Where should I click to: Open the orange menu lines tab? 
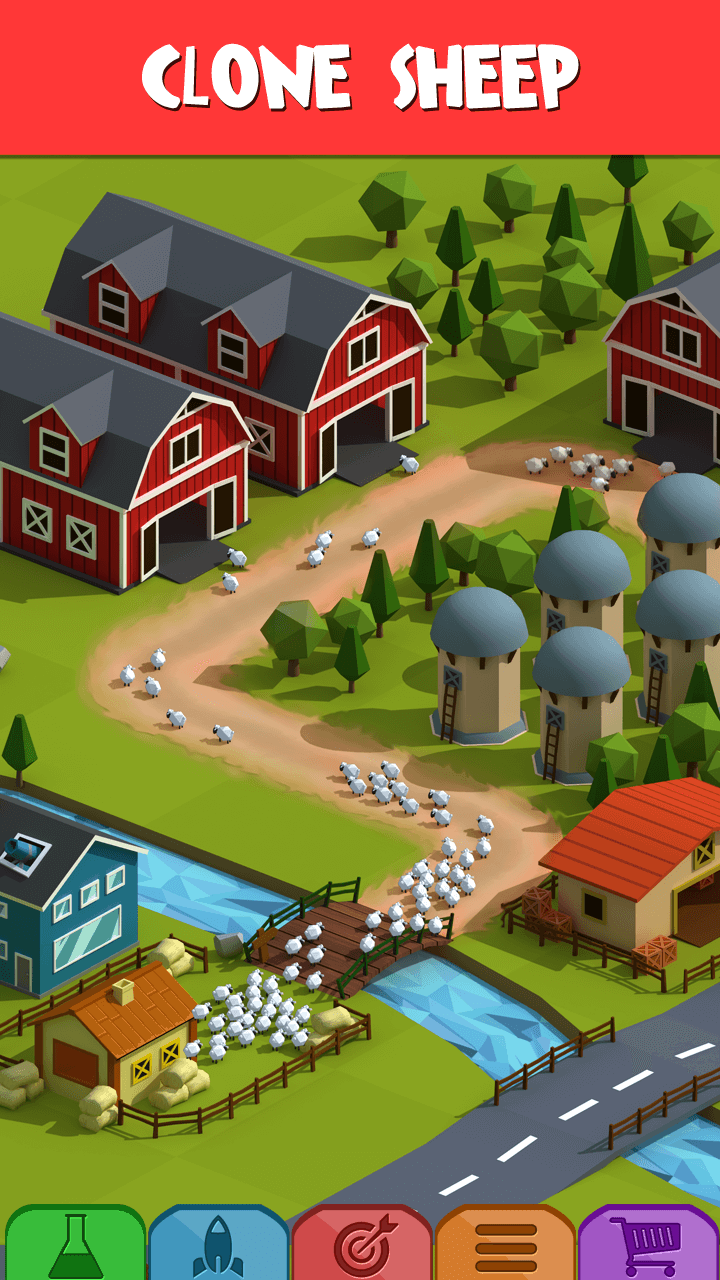505,1245
